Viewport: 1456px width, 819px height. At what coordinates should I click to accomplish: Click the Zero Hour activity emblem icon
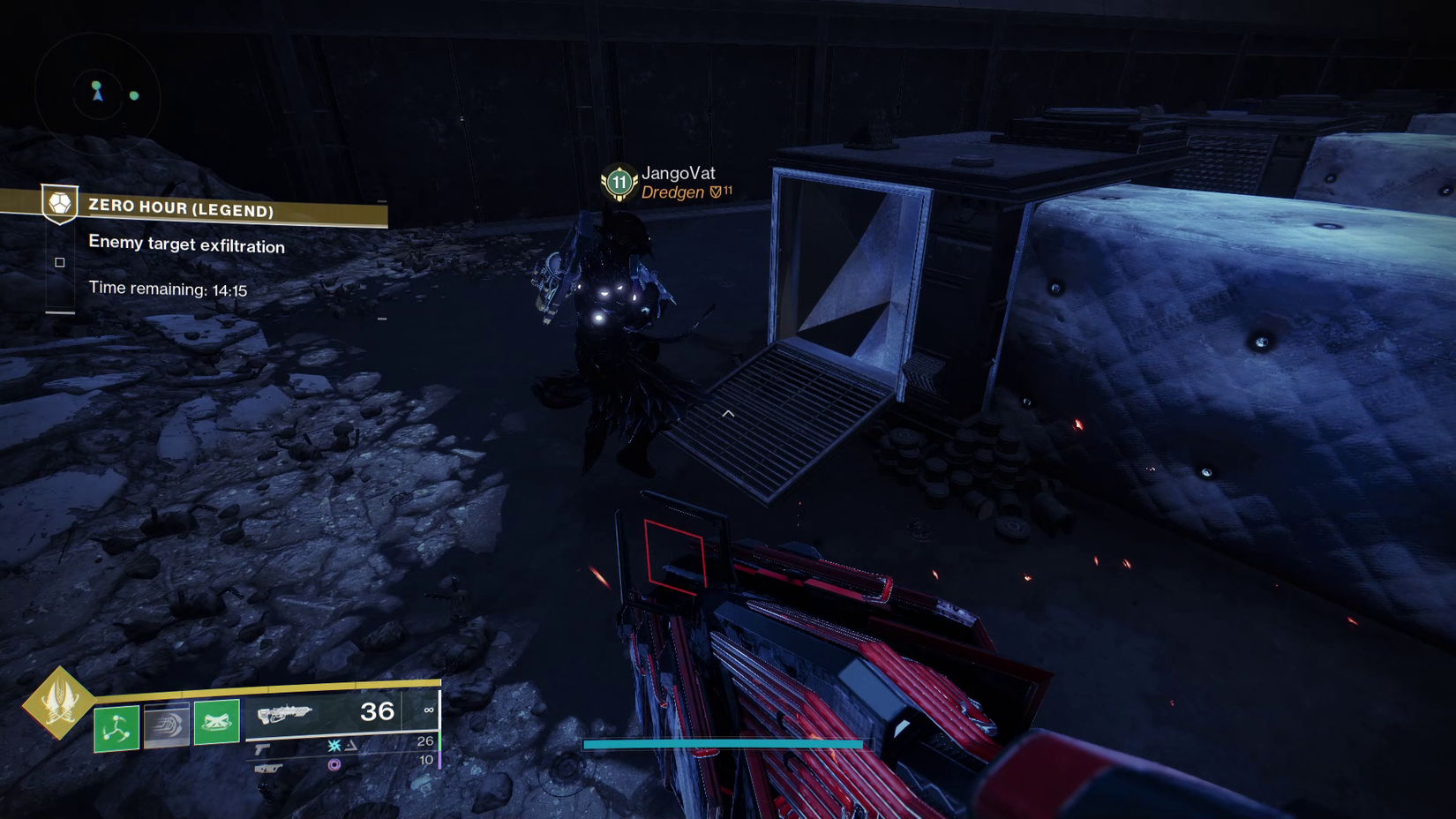[x=60, y=204]
